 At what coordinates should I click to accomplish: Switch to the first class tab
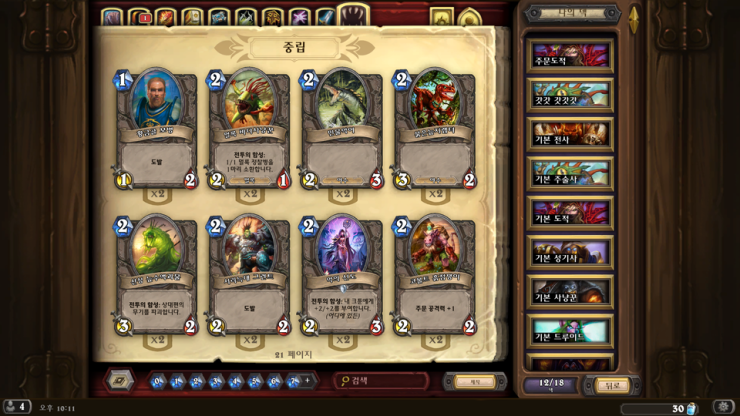point(111,17)
